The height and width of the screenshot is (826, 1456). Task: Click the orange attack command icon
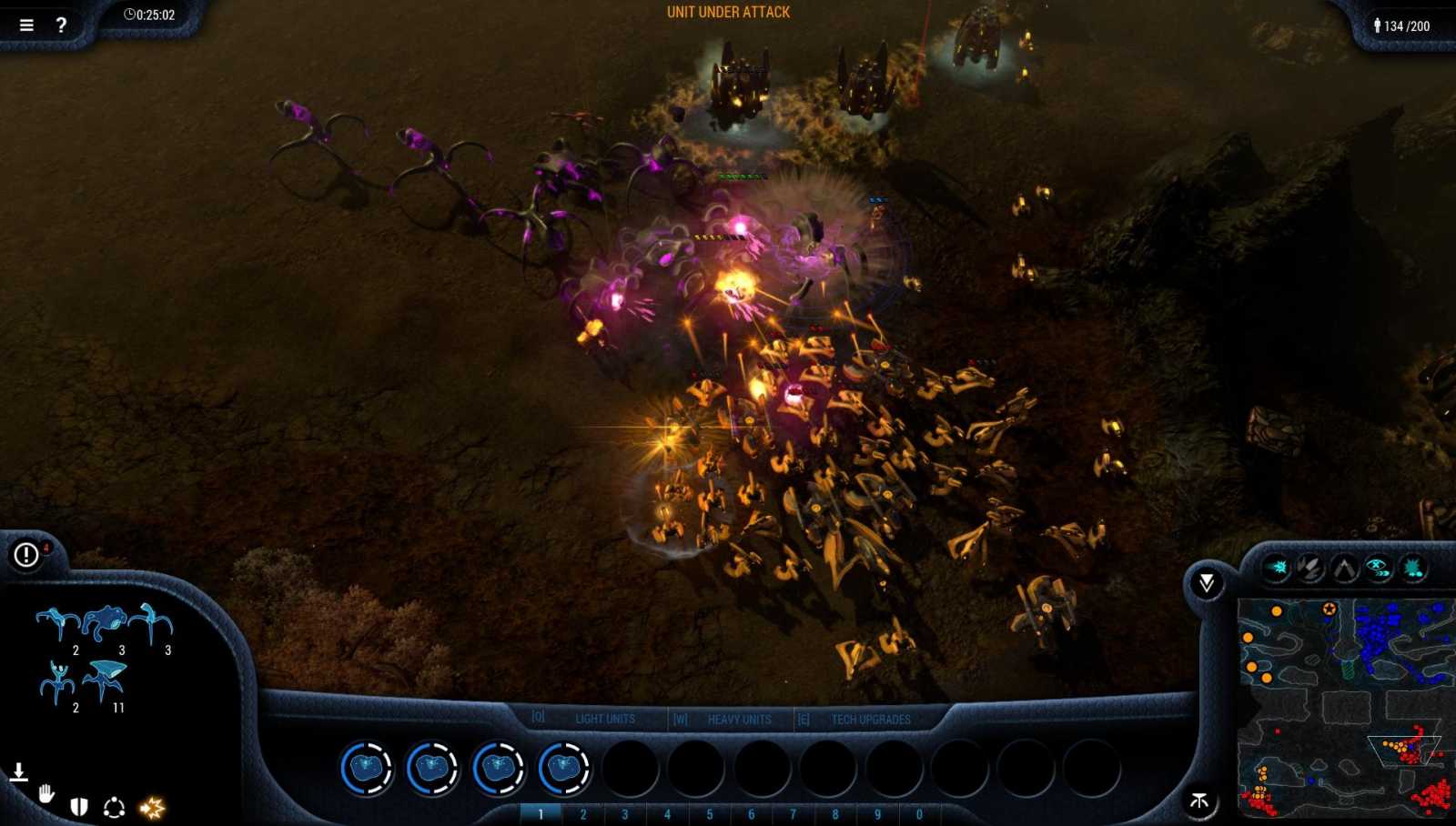[153, 806]
